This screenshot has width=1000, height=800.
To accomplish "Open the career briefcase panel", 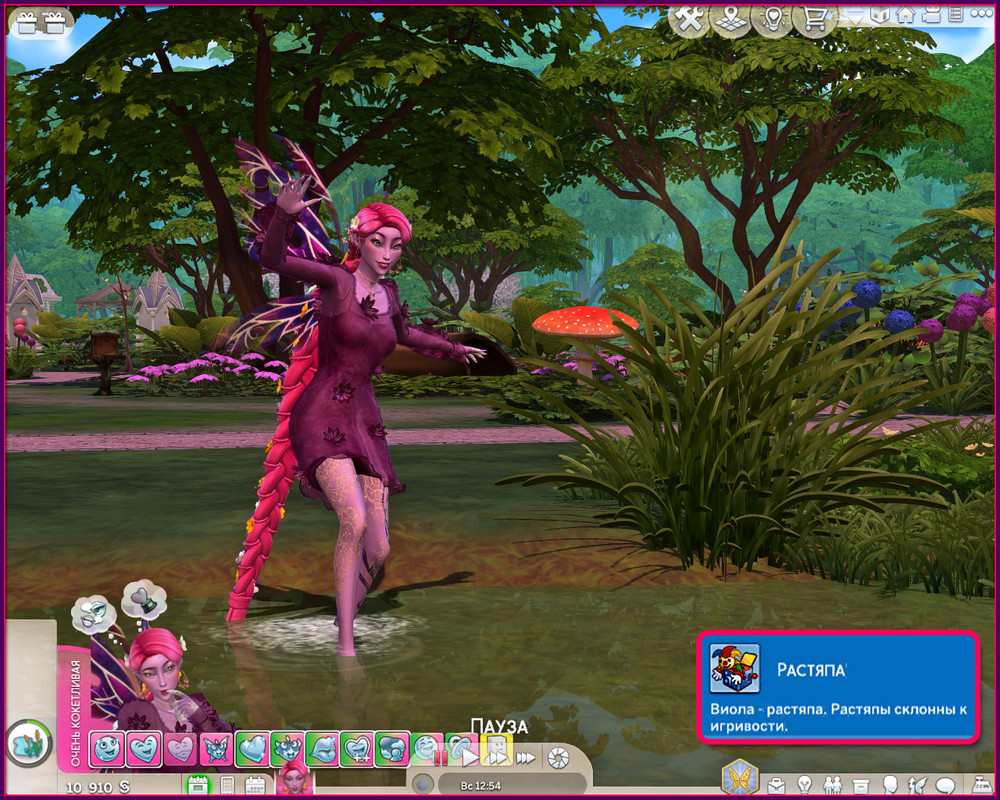I will coord(776,785).
